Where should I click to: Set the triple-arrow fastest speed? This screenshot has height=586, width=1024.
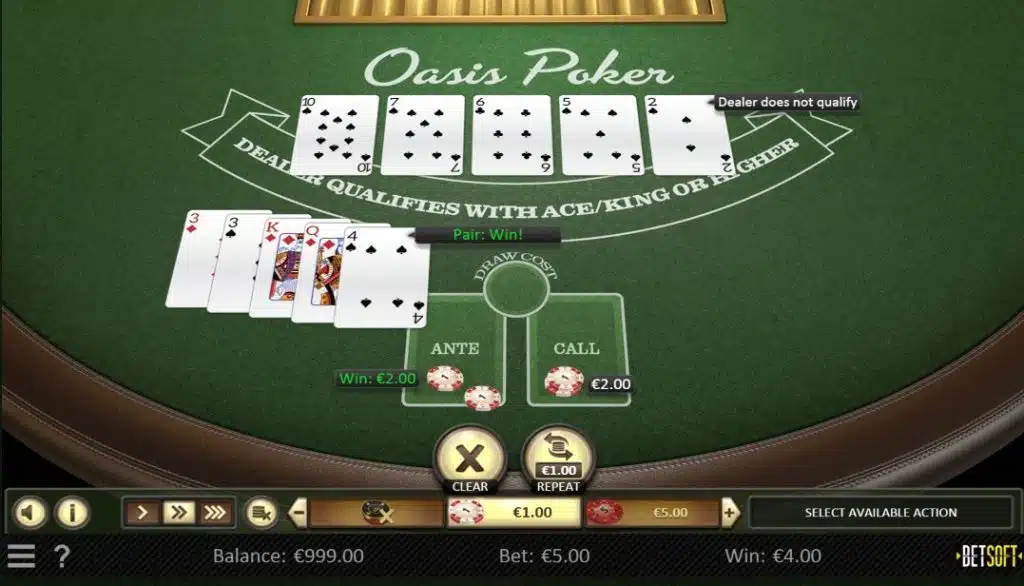tap(215, 513)
